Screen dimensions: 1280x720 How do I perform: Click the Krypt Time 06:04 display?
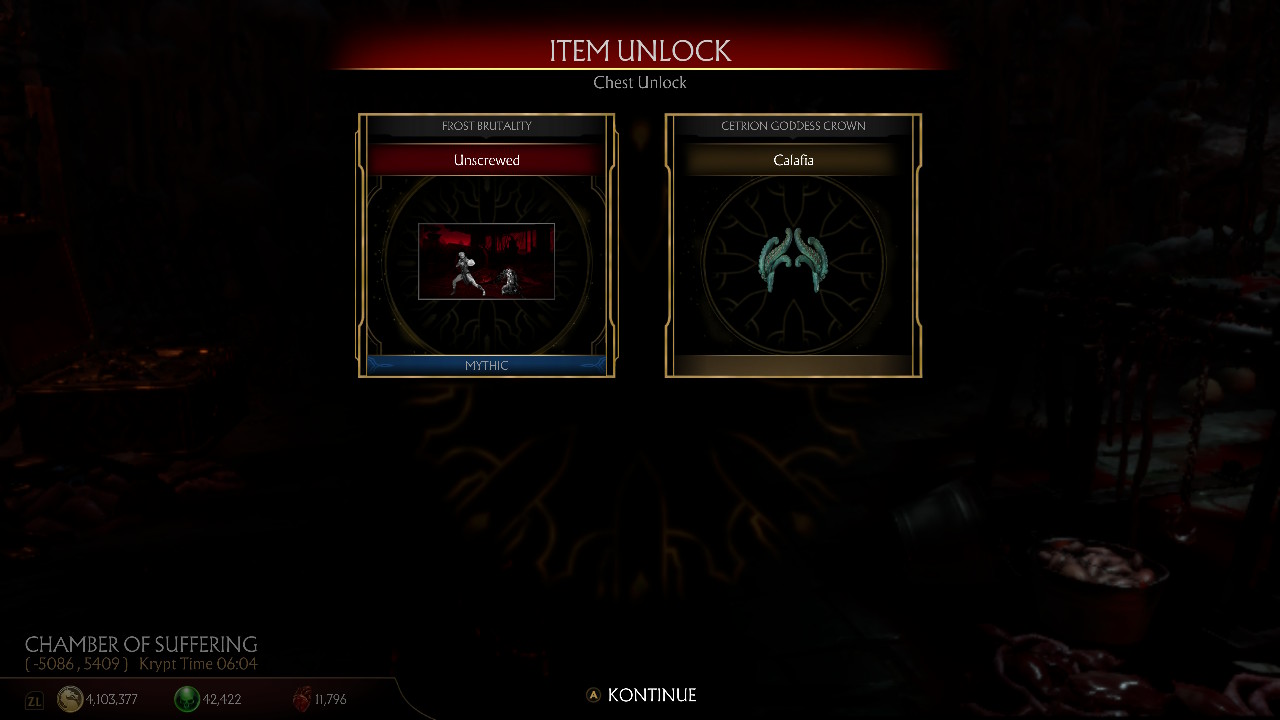197,664
